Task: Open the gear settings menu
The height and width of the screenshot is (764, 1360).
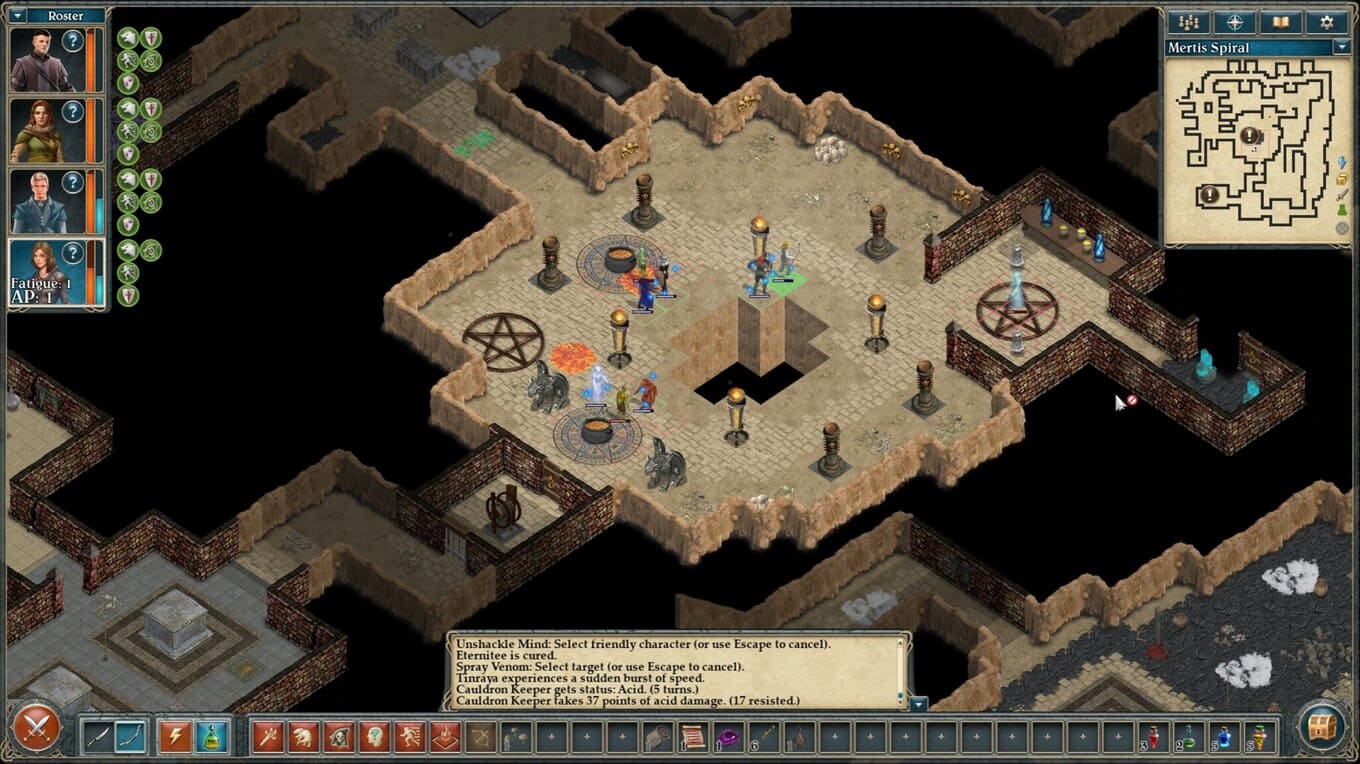Action: point(1327,22)
